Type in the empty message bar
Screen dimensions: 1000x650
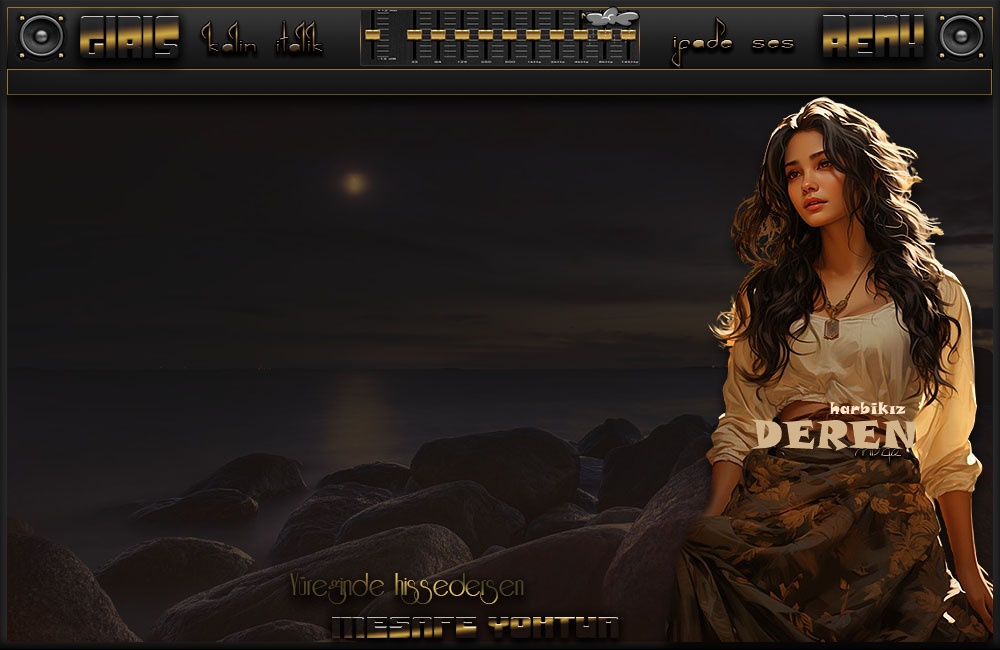coord(499,82)
